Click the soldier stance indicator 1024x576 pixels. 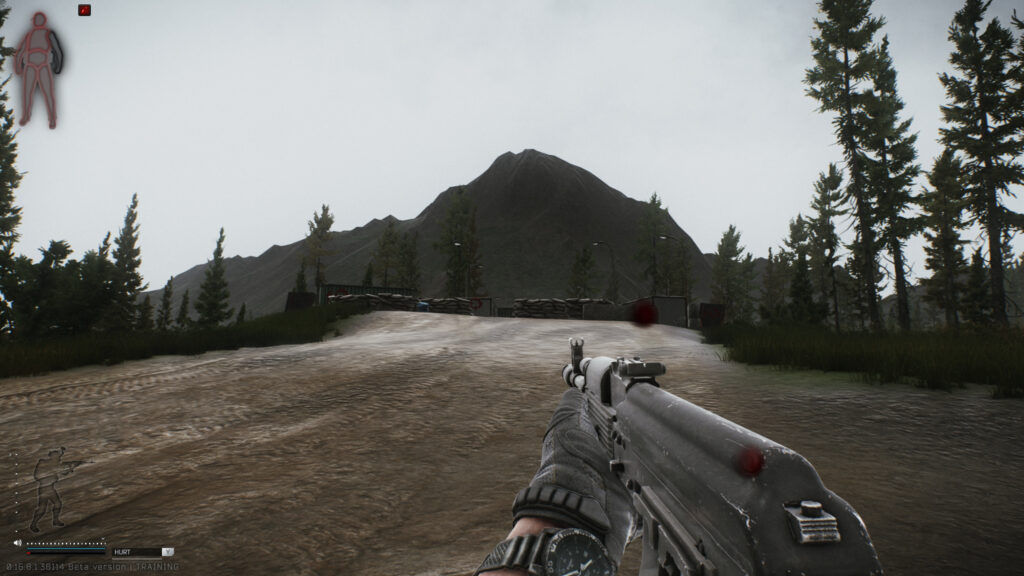[52, 489]
